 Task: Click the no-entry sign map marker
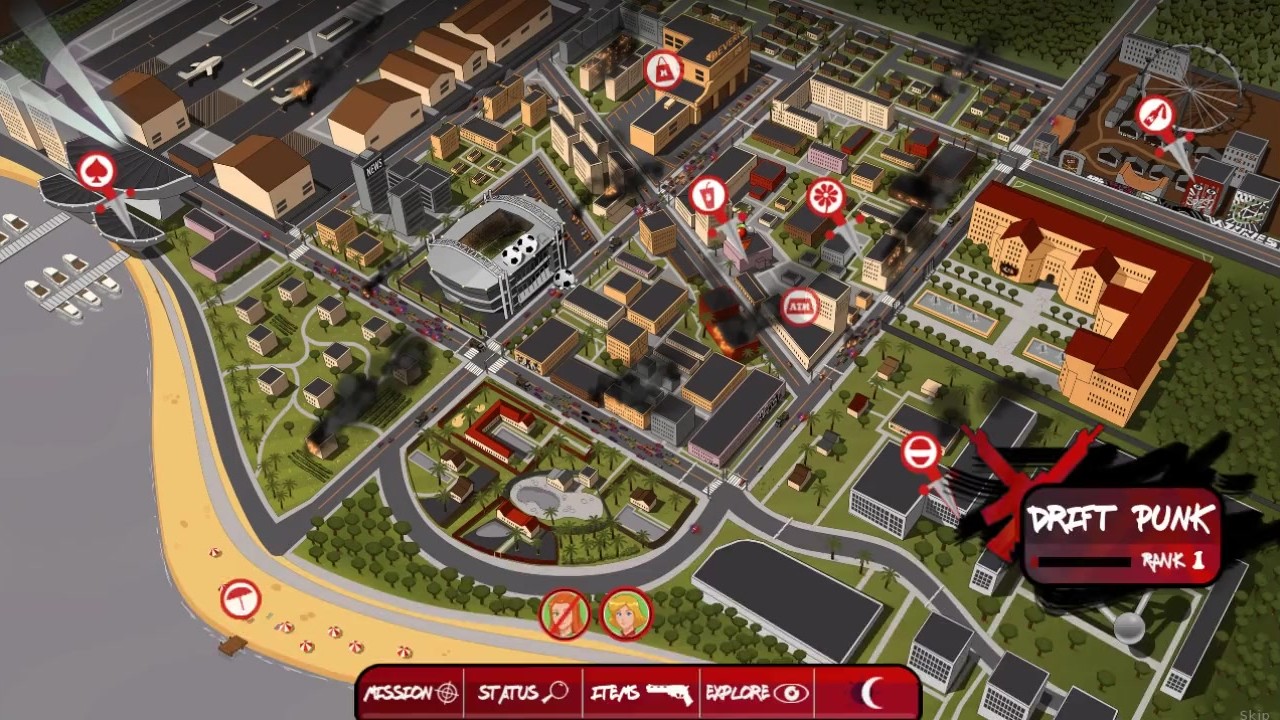click(x=920, y=452)
